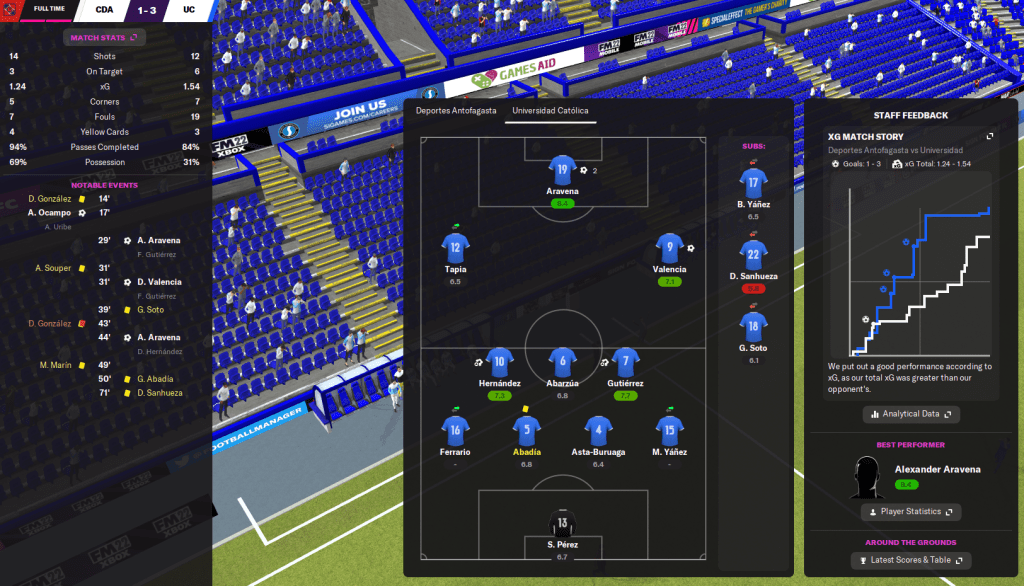Select Asta-Buruaga's number 4 shirt
1024x586 pixels.
[x=598, y=431]
